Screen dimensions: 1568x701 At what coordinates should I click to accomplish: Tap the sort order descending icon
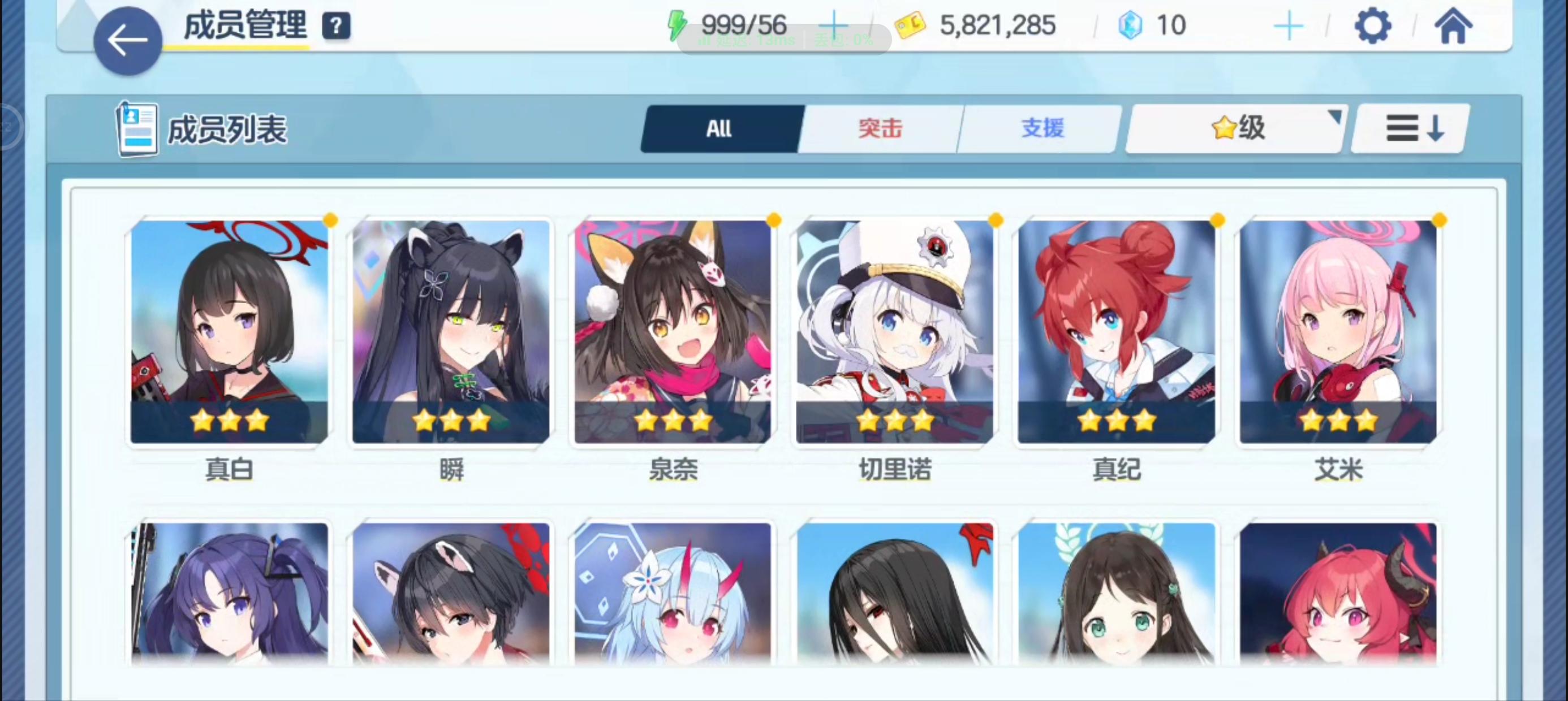[1409, 129]
